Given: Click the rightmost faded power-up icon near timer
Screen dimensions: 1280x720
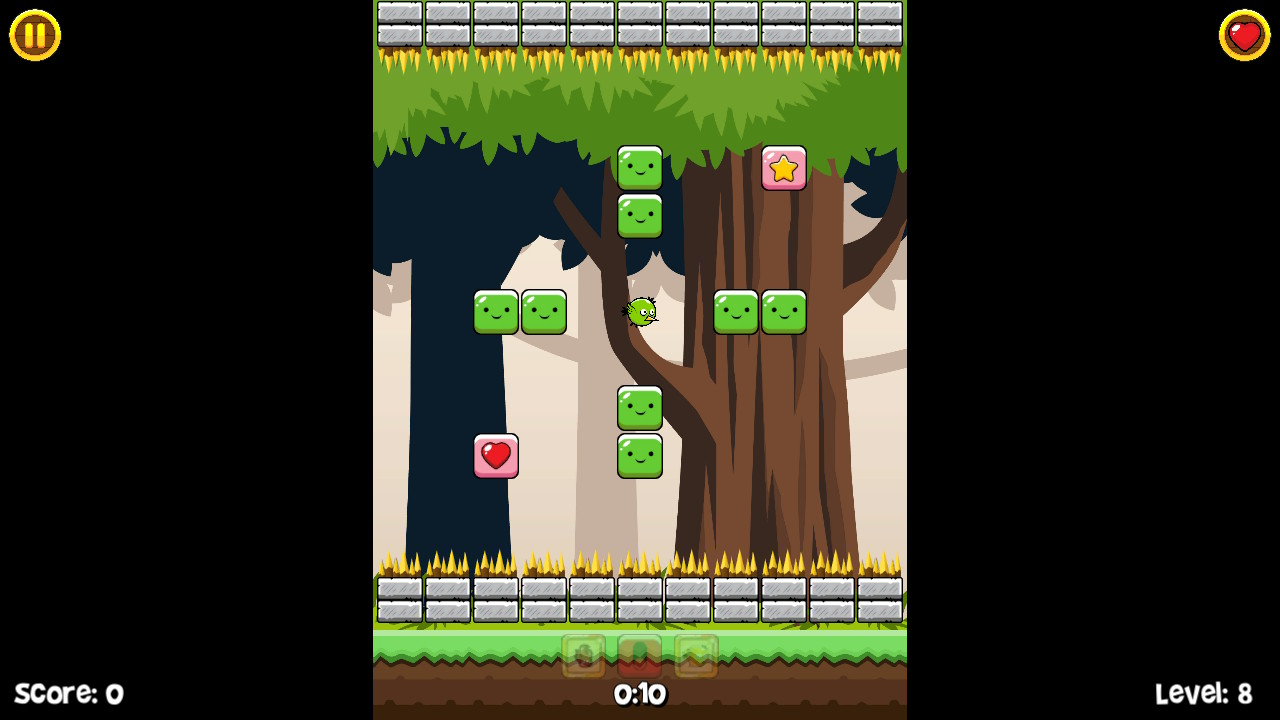Looking at the screenshot, I should (694, 655).
